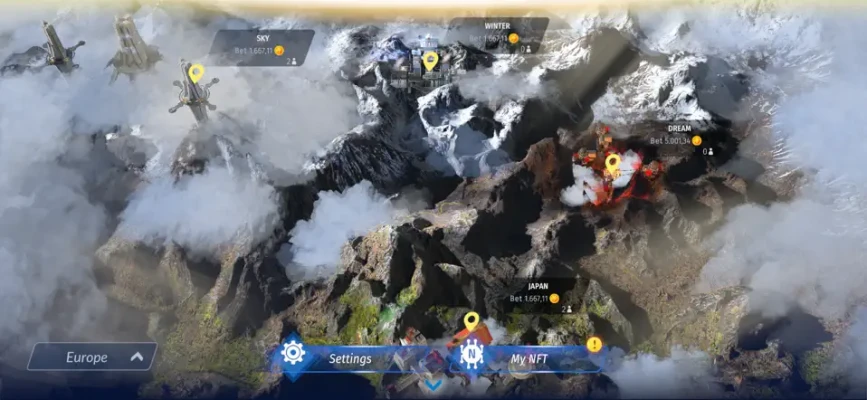Screen dimensions: 867x400
Task: Click the map pin on the volcano
Action: [612, 162]
